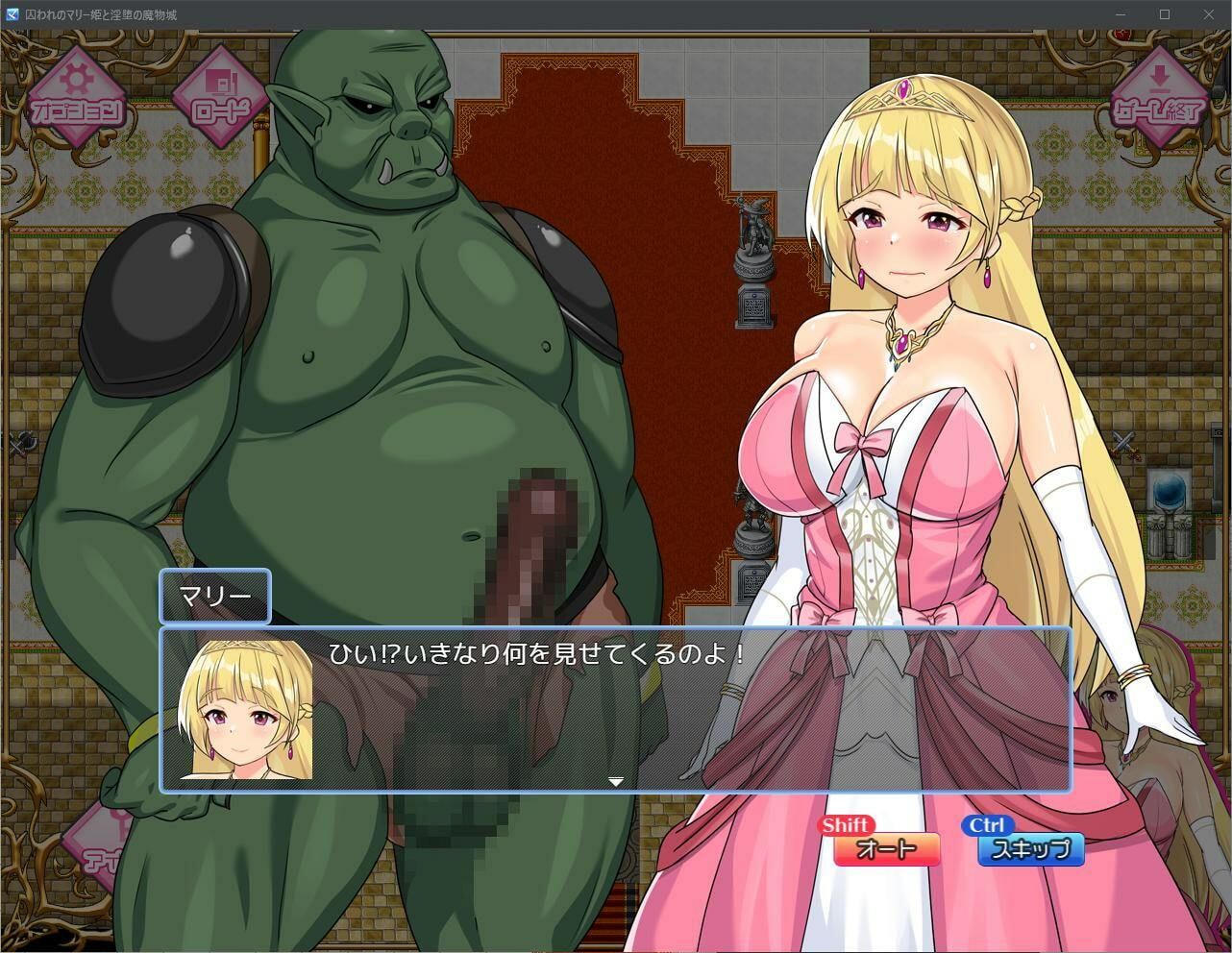Click the dialogue text to advance
Image resolution: width=1232 pixels, height=953 pixels.
click(x=533, y=652)
